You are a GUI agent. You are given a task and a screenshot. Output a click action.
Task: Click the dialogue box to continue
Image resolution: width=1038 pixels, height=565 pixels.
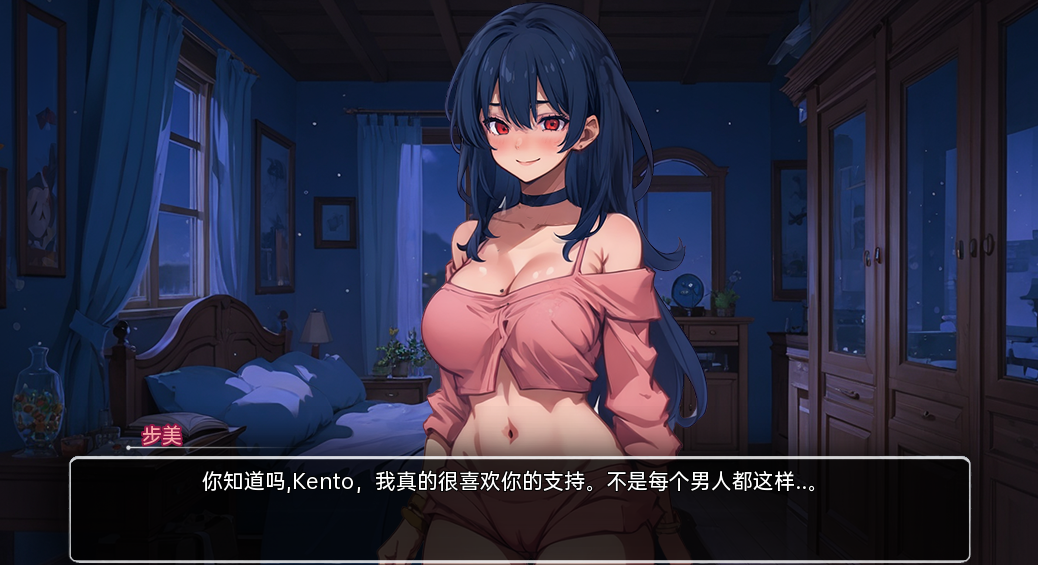click(519, 509)
